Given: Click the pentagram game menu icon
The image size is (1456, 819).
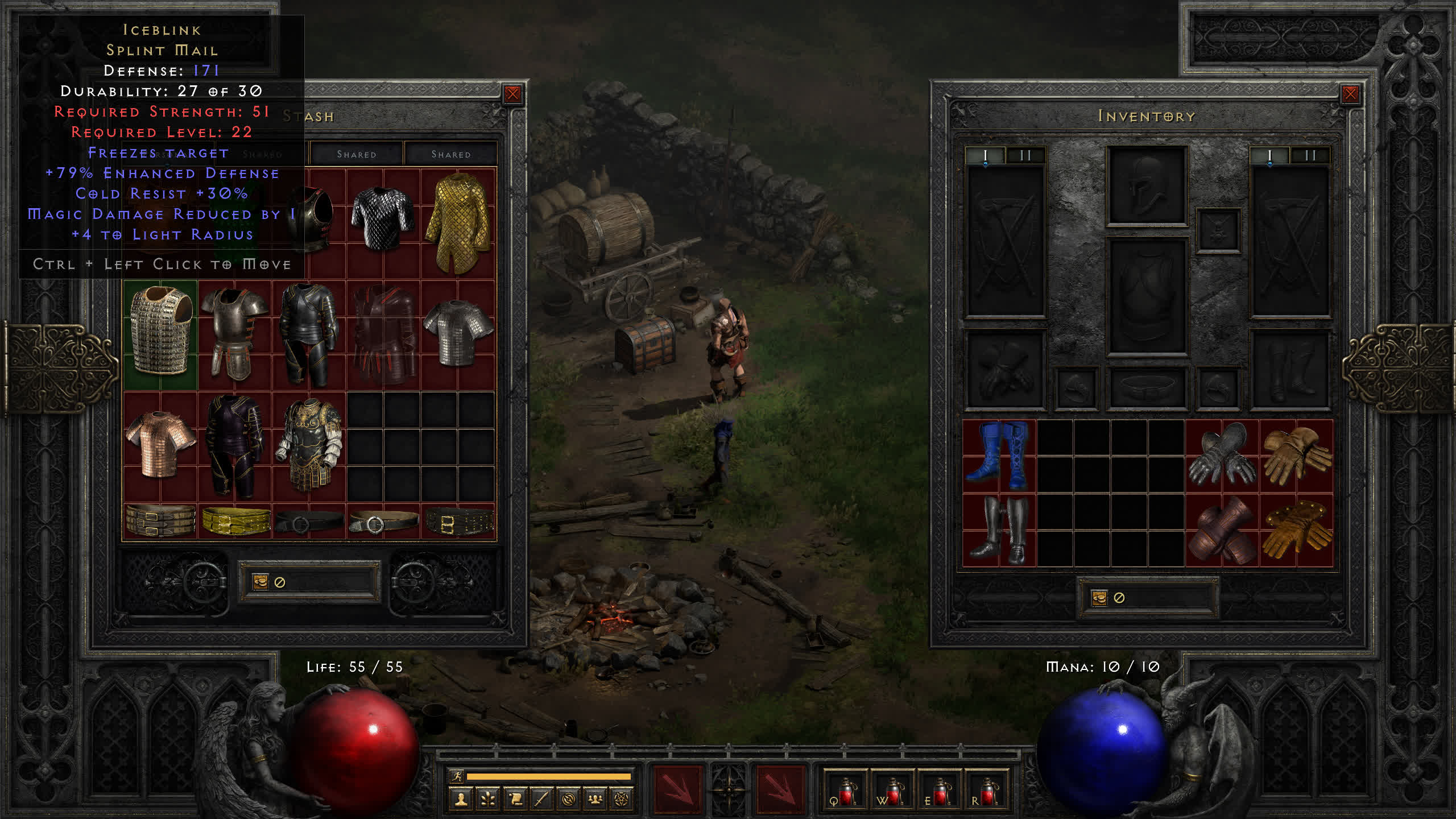Looking at the screenshot, I should tap(622, 800).
